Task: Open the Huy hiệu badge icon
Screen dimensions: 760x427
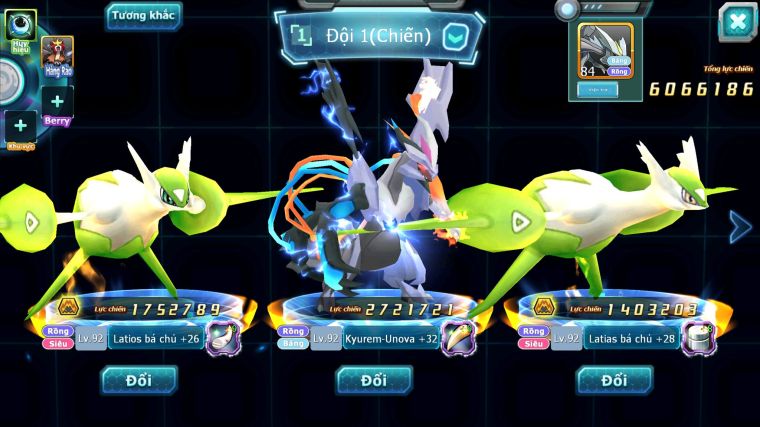Action: click(20, 25)
